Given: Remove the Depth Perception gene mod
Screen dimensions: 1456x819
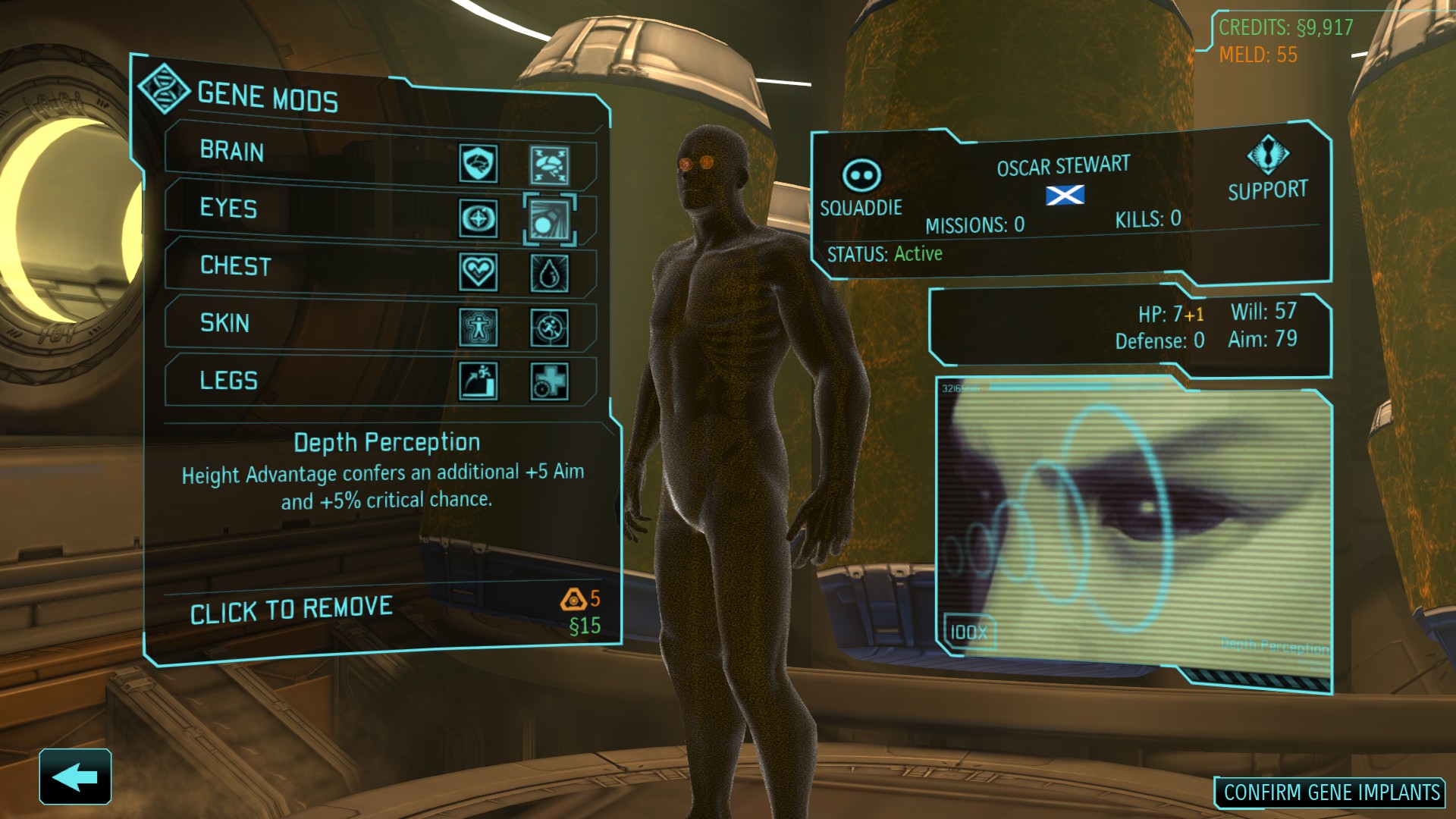Looking at the screenshot, I should click(291, 610).
